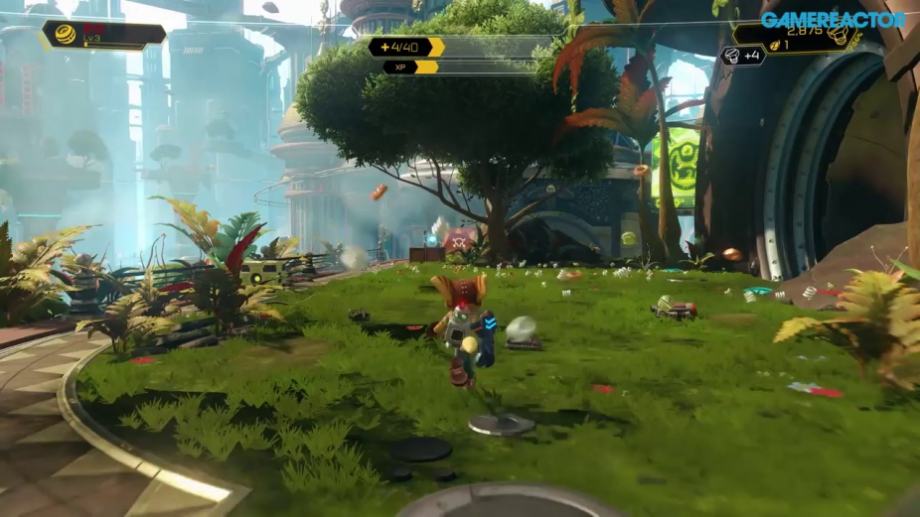Select the equipped weapon icon
920x517 pixels.
click(x=65, y=34)
